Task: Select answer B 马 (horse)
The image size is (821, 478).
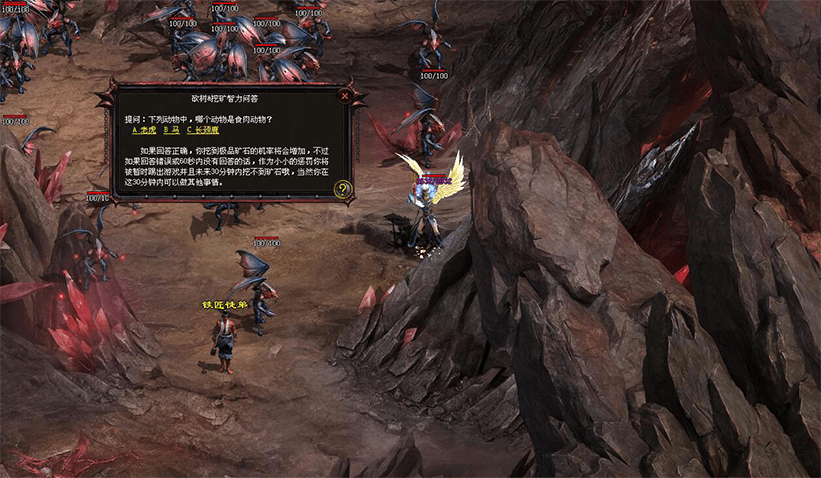Action: coord(170,130)
